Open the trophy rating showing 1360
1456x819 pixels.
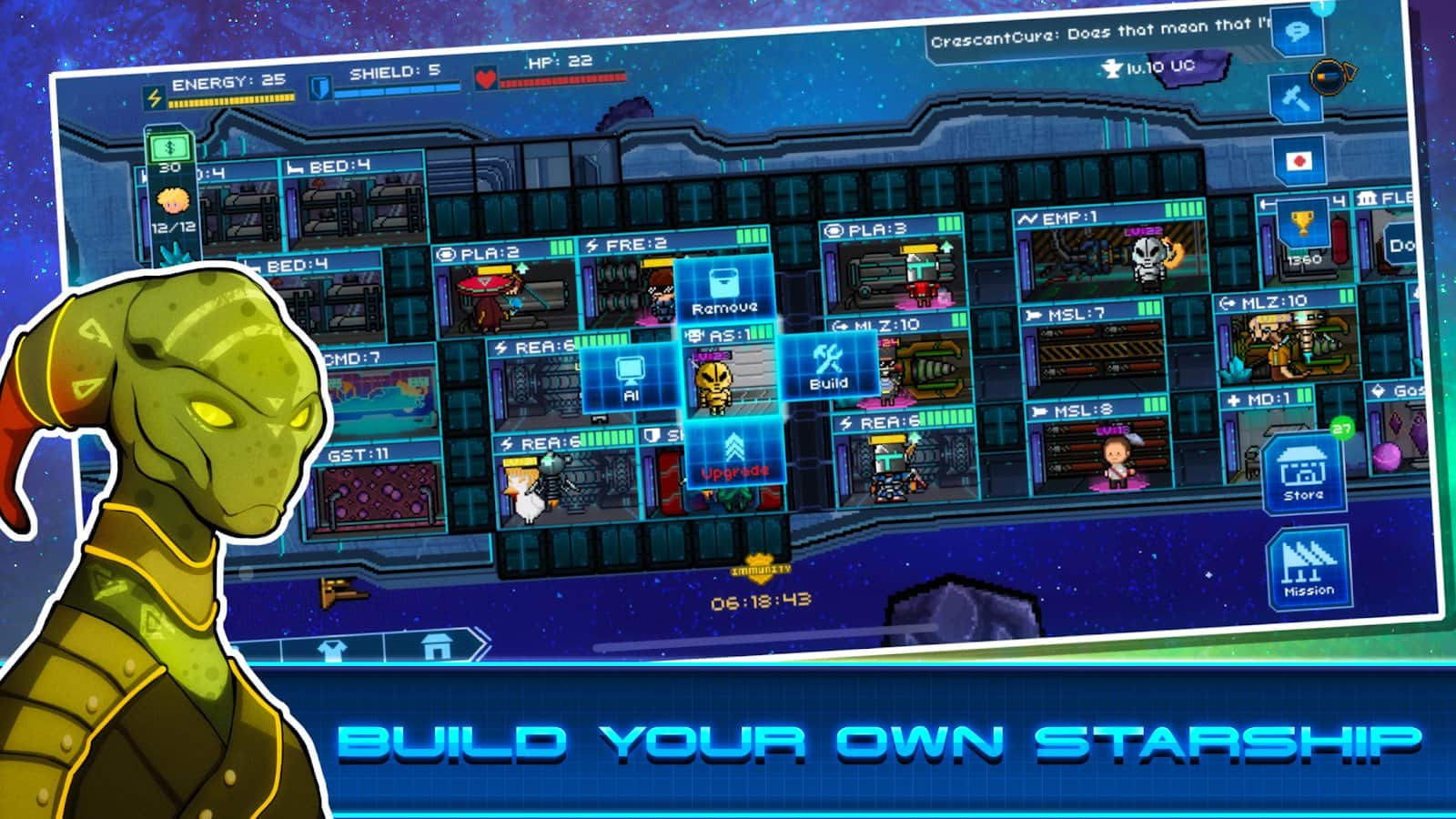1302,226
